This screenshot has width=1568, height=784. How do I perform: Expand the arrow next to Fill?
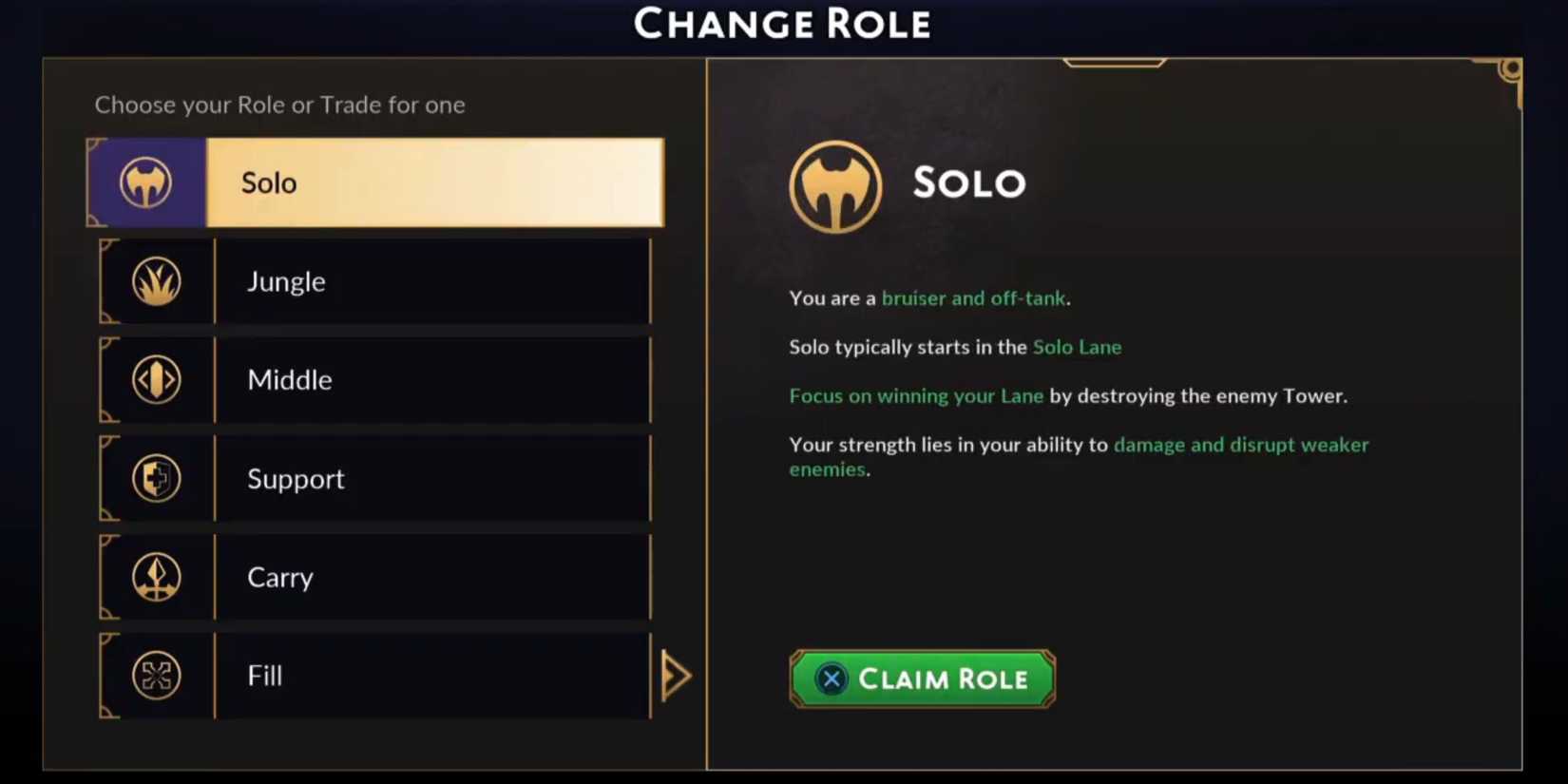tap(675, 675)
